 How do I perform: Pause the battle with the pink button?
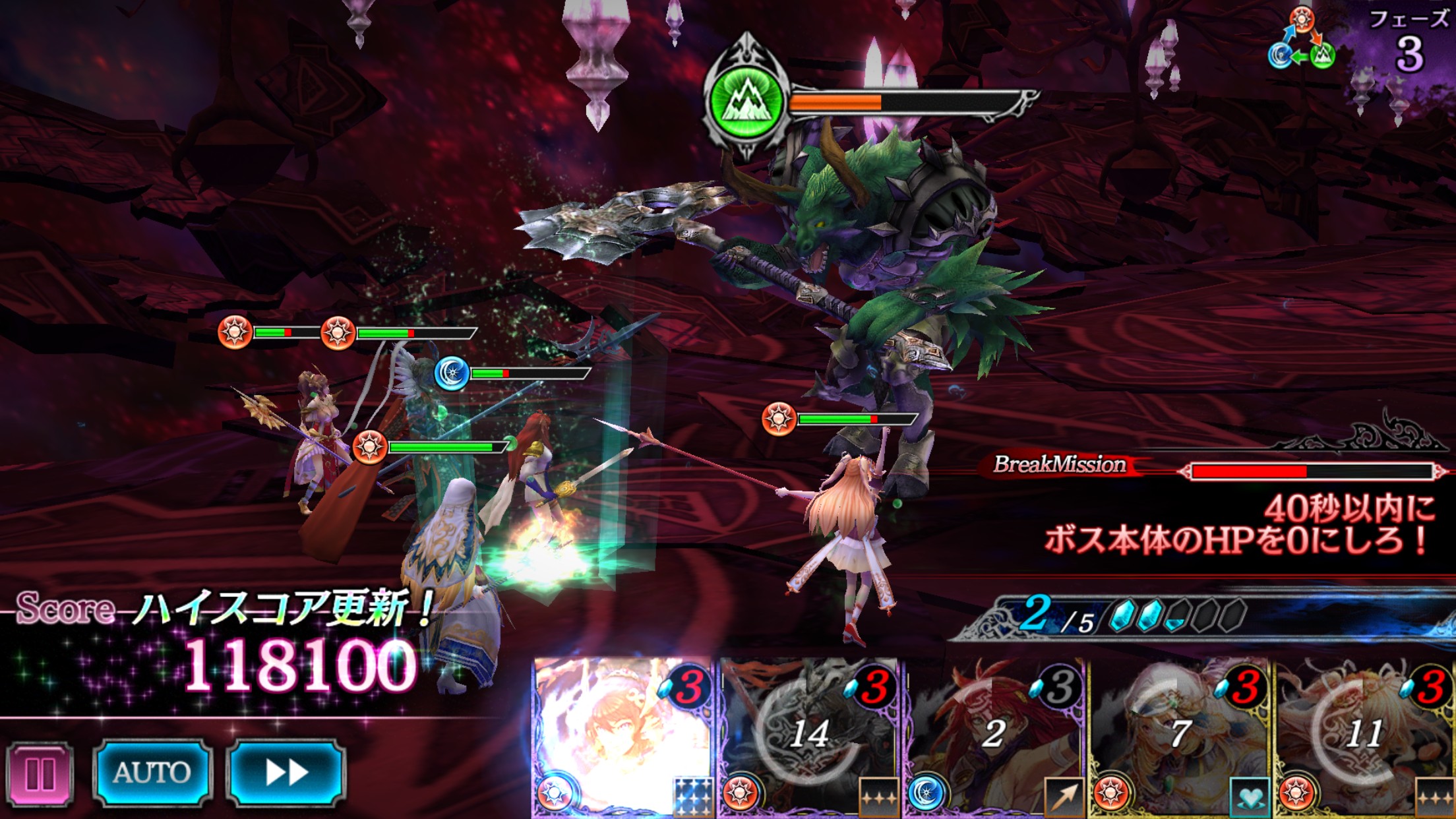coord(40,774)
